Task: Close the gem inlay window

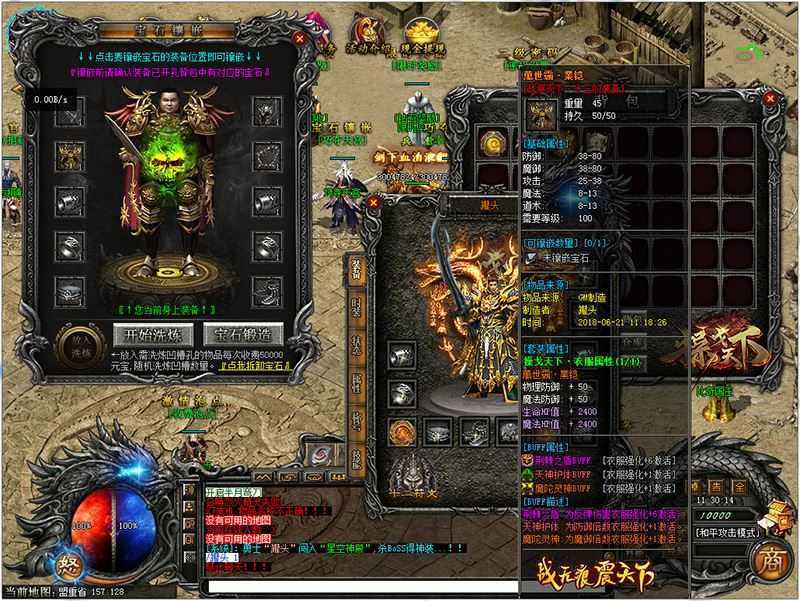Action: (x=299, y=38)
